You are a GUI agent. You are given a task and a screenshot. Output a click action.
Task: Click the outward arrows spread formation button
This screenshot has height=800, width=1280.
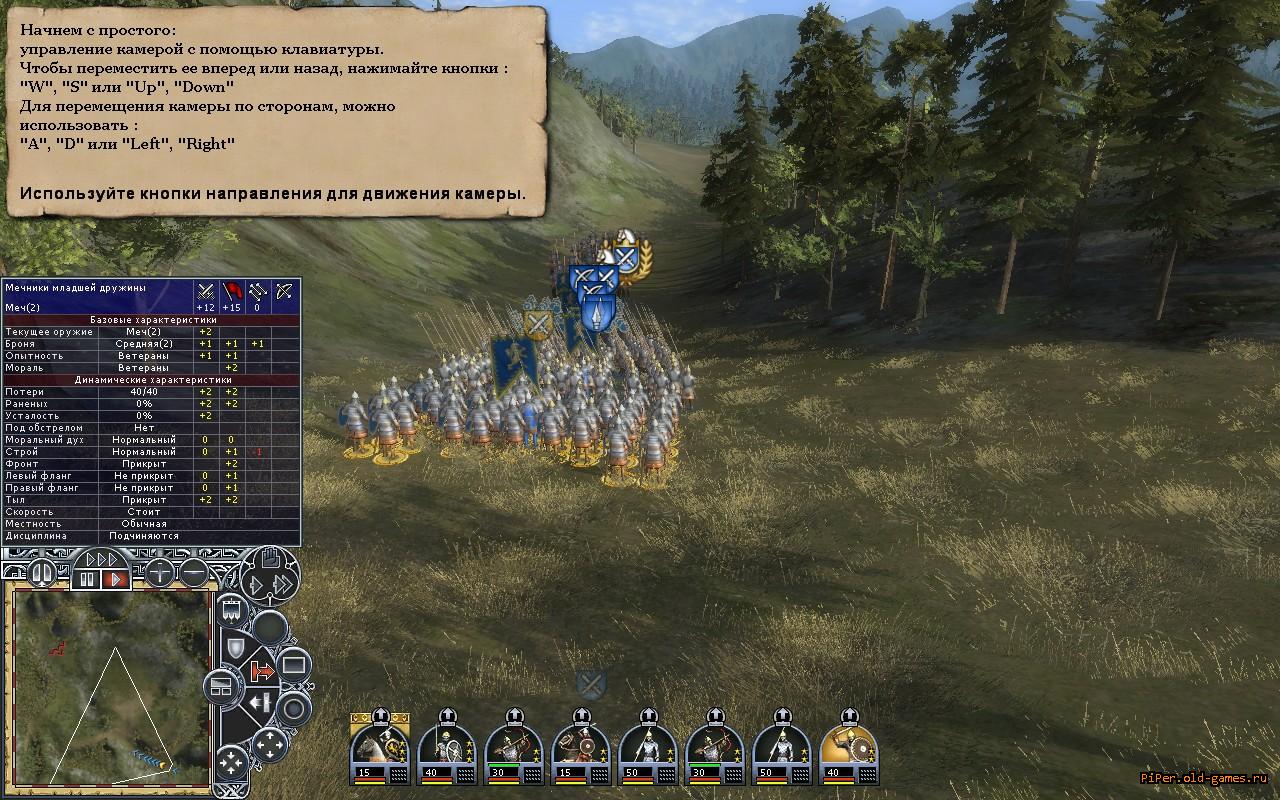click(269, 744)
